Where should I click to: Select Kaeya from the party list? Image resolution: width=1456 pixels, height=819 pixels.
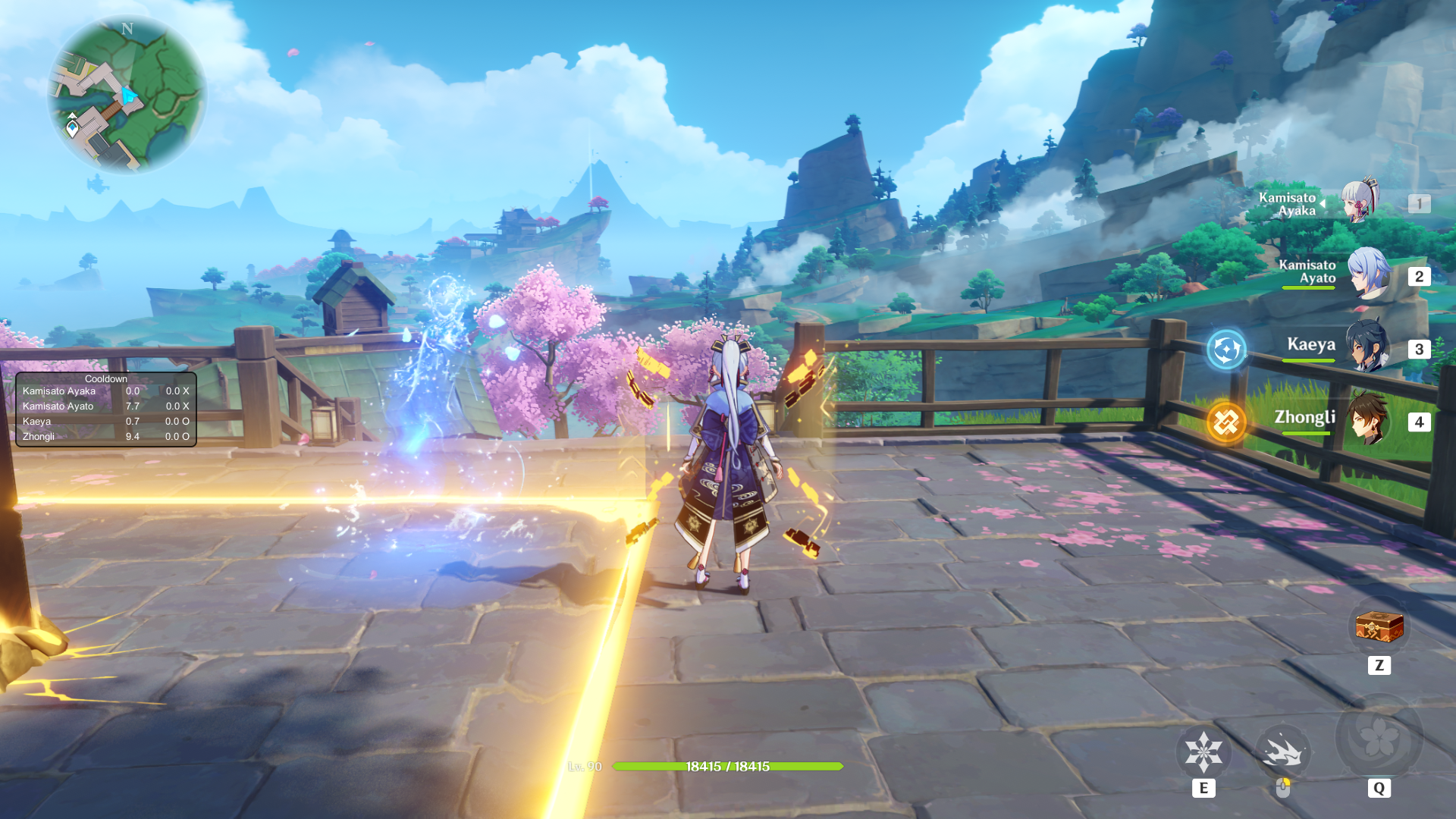click(1367, 347)
